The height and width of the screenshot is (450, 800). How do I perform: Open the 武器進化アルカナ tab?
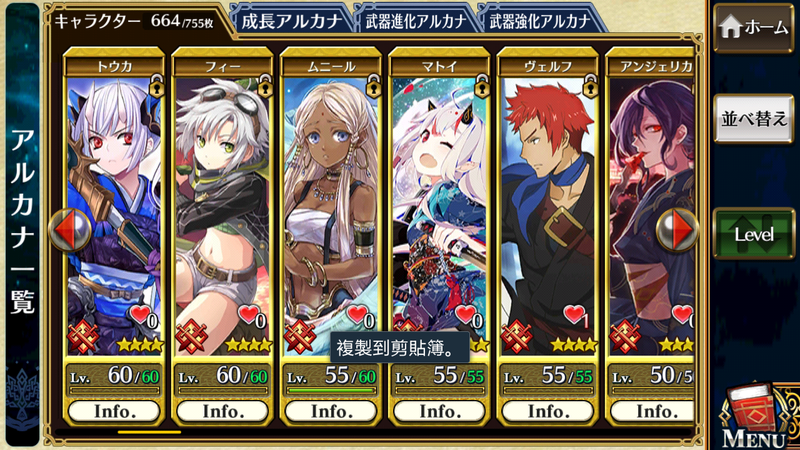(412, 20)
